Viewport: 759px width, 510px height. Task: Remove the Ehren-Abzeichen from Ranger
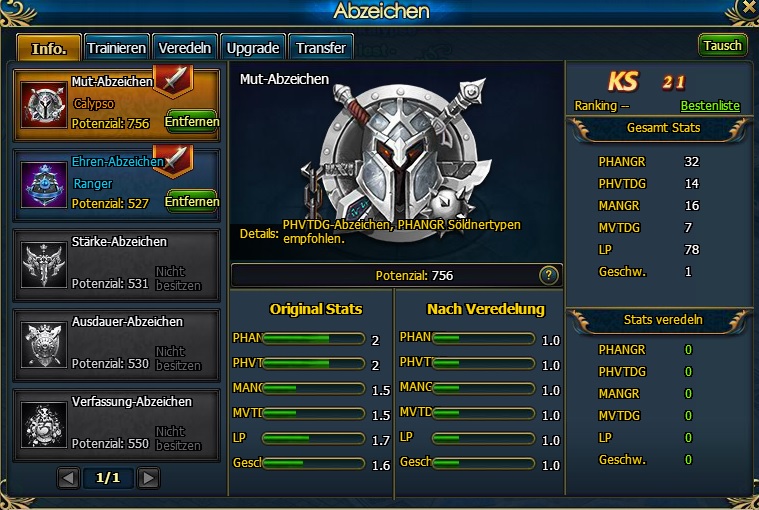pos(191,201)
